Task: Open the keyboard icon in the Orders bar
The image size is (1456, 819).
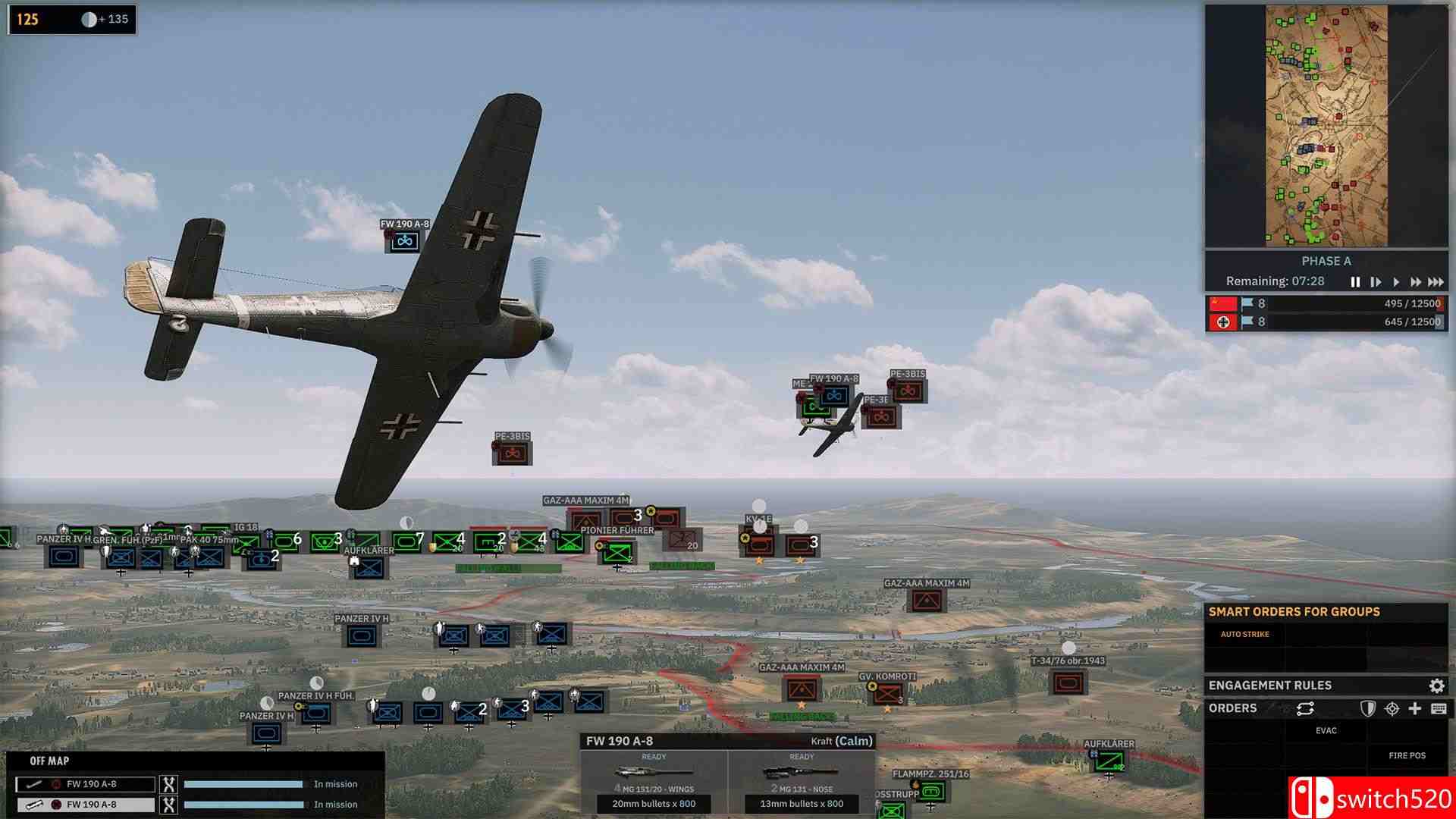Action: (x=1439, y=708)
